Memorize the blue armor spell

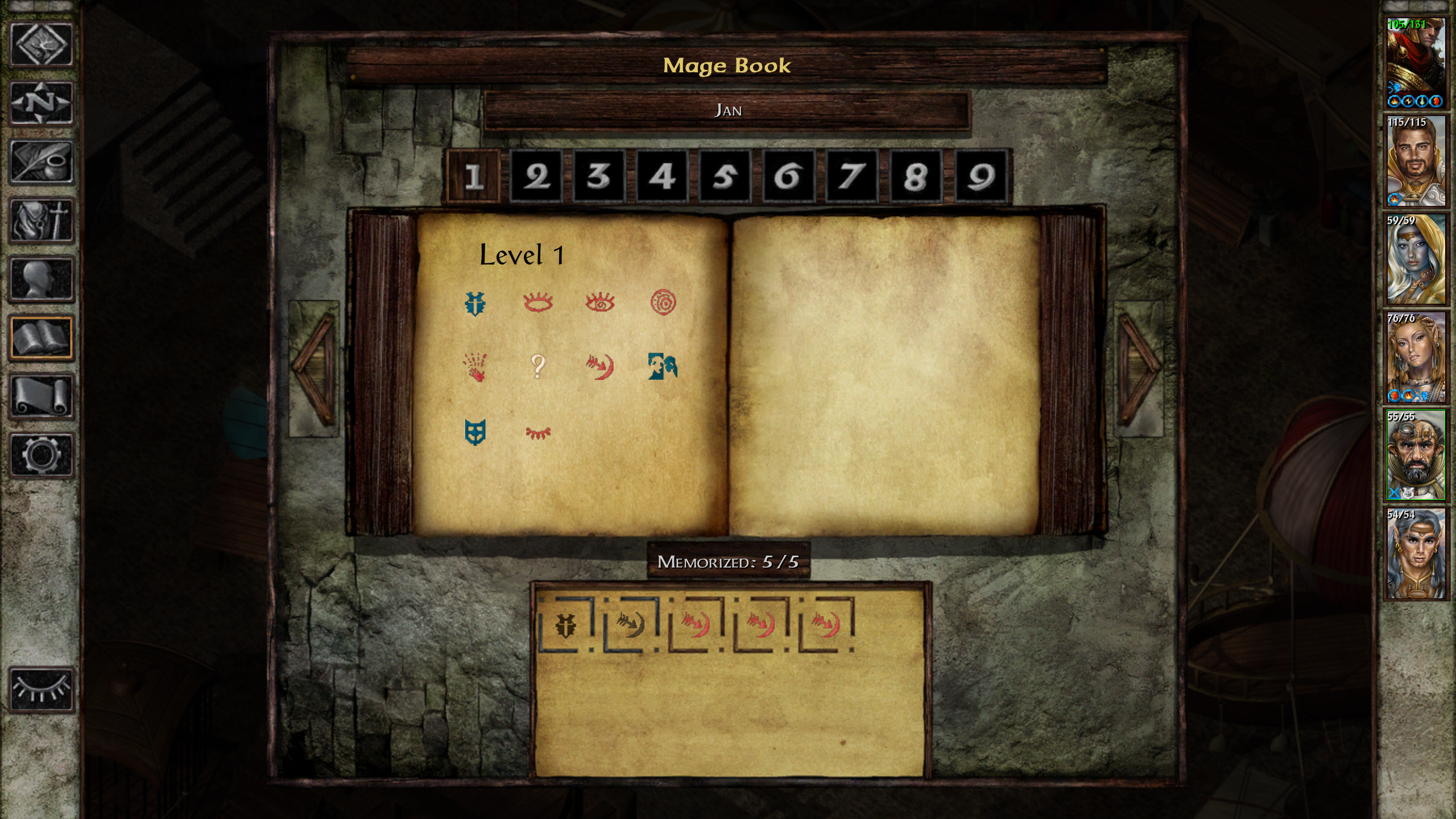coord(475,303)
